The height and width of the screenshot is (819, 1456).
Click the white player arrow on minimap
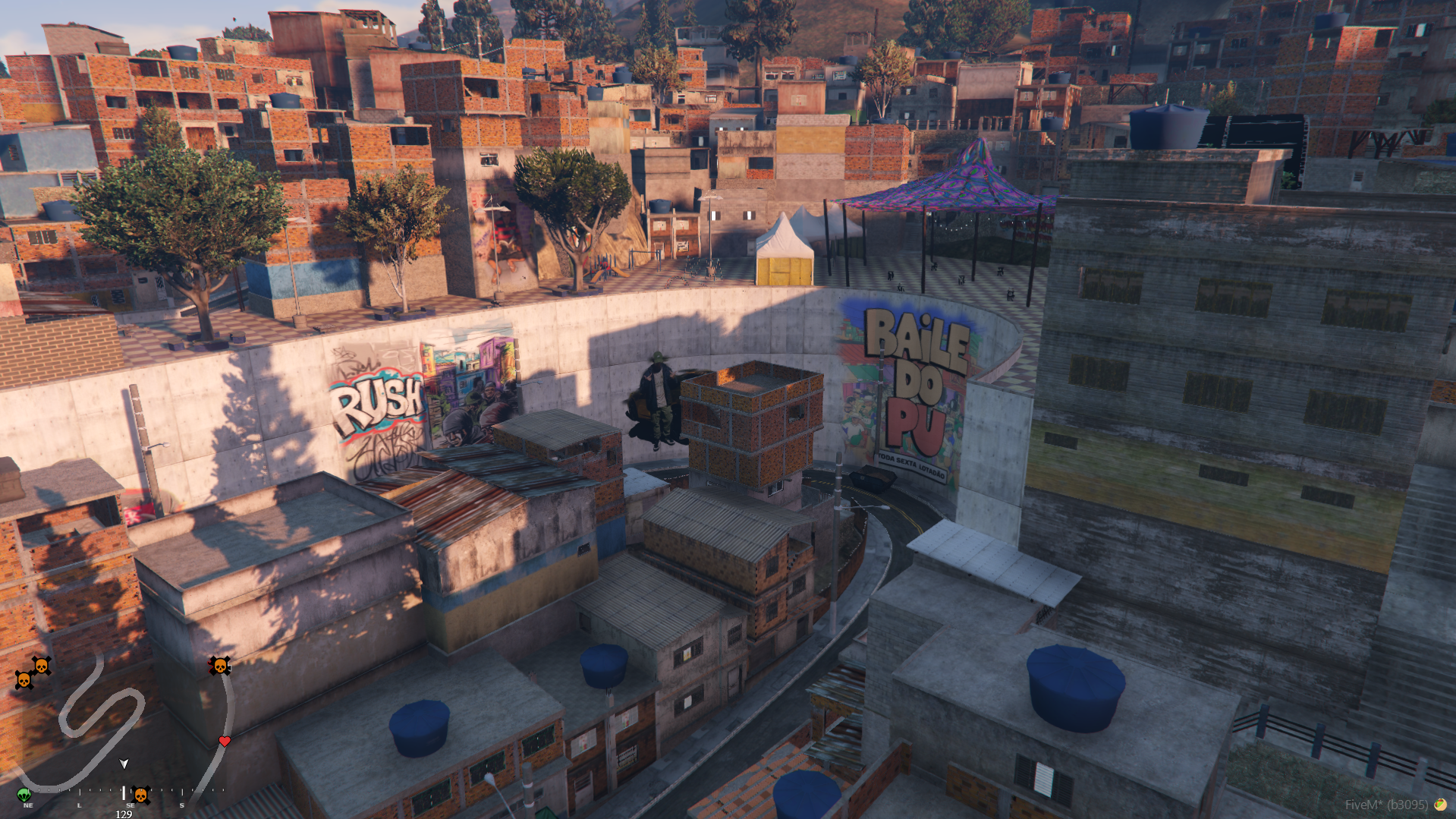(124, 764)
